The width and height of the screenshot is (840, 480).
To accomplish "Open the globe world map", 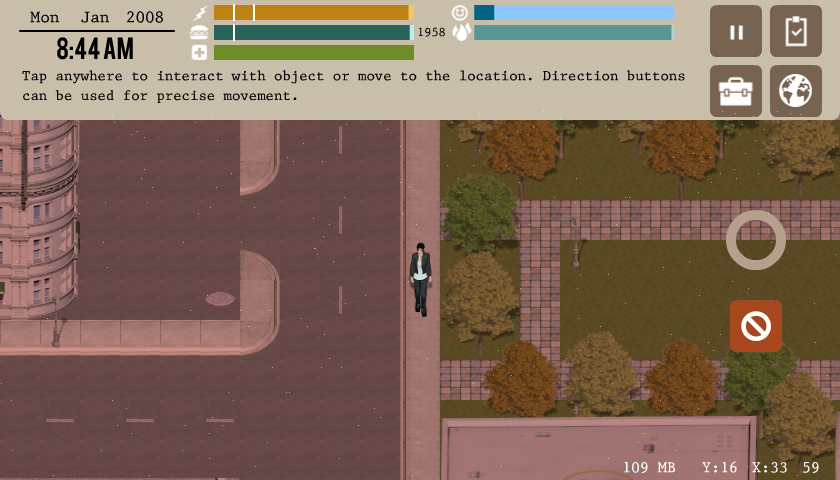I will tap(796, 91).
